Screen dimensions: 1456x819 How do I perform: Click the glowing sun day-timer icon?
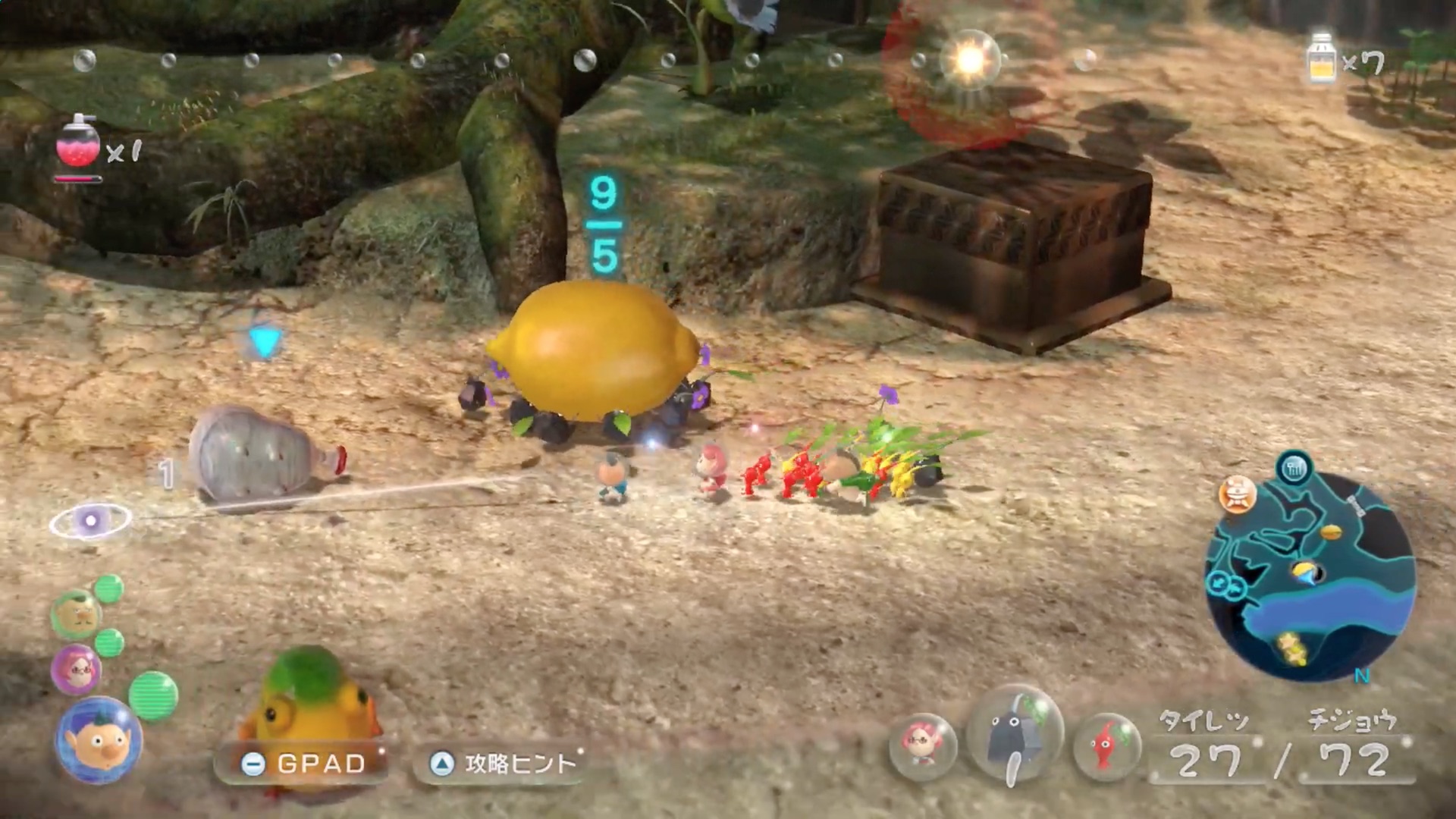coord(970,59)
